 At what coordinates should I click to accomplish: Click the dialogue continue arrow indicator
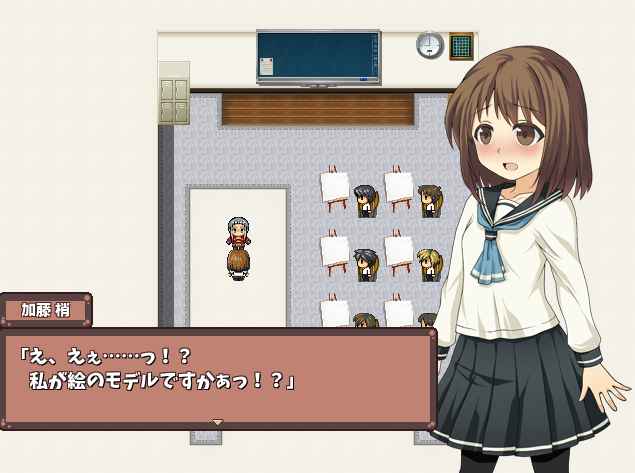218,422
